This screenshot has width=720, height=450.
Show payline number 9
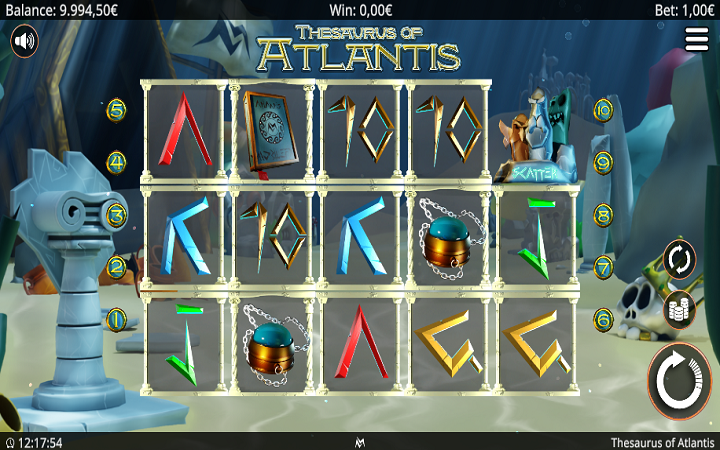603,162
